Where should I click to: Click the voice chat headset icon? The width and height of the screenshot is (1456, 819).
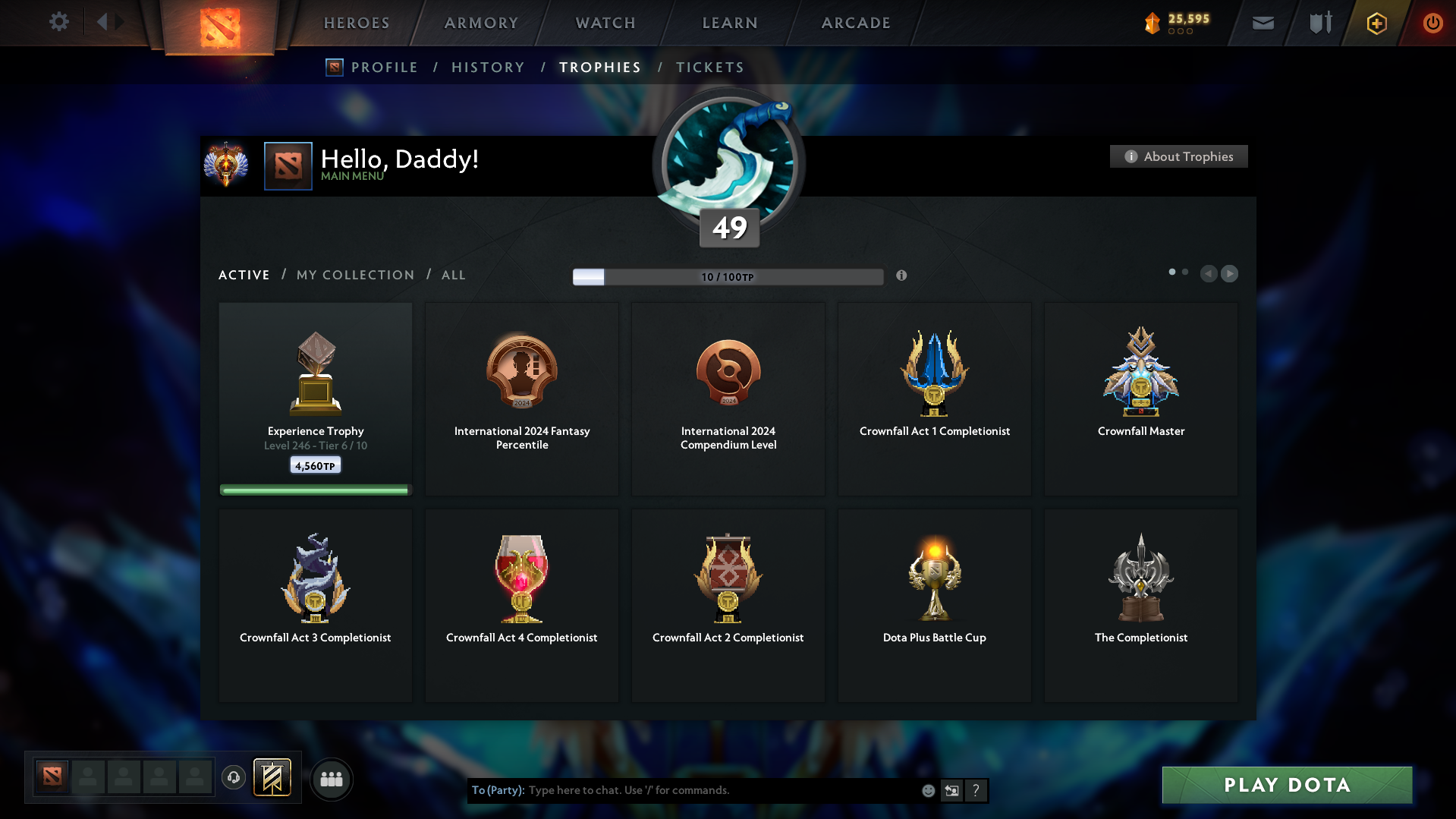pyautogui.click(x=233, y=778)
